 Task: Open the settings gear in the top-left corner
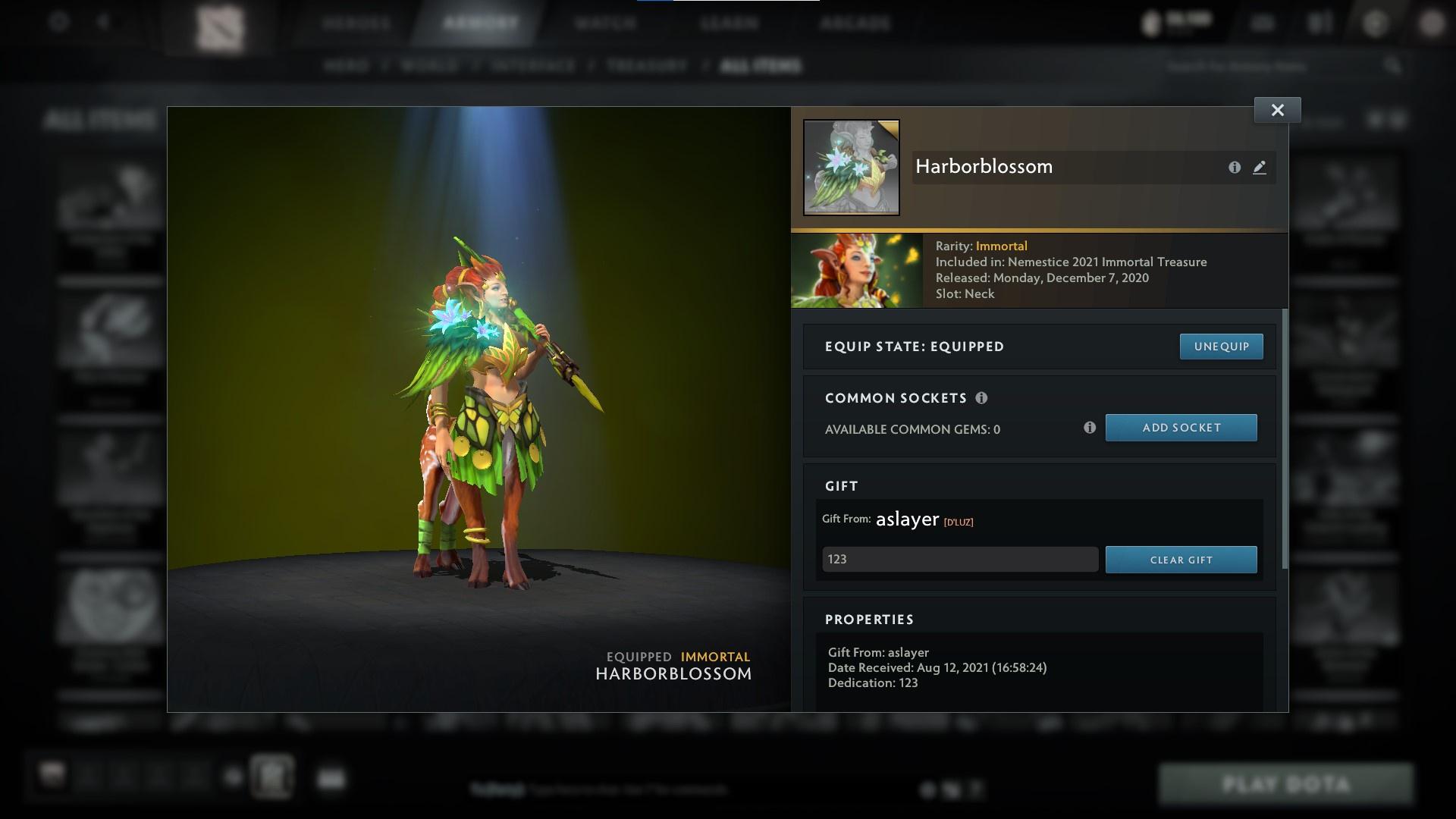59,23
